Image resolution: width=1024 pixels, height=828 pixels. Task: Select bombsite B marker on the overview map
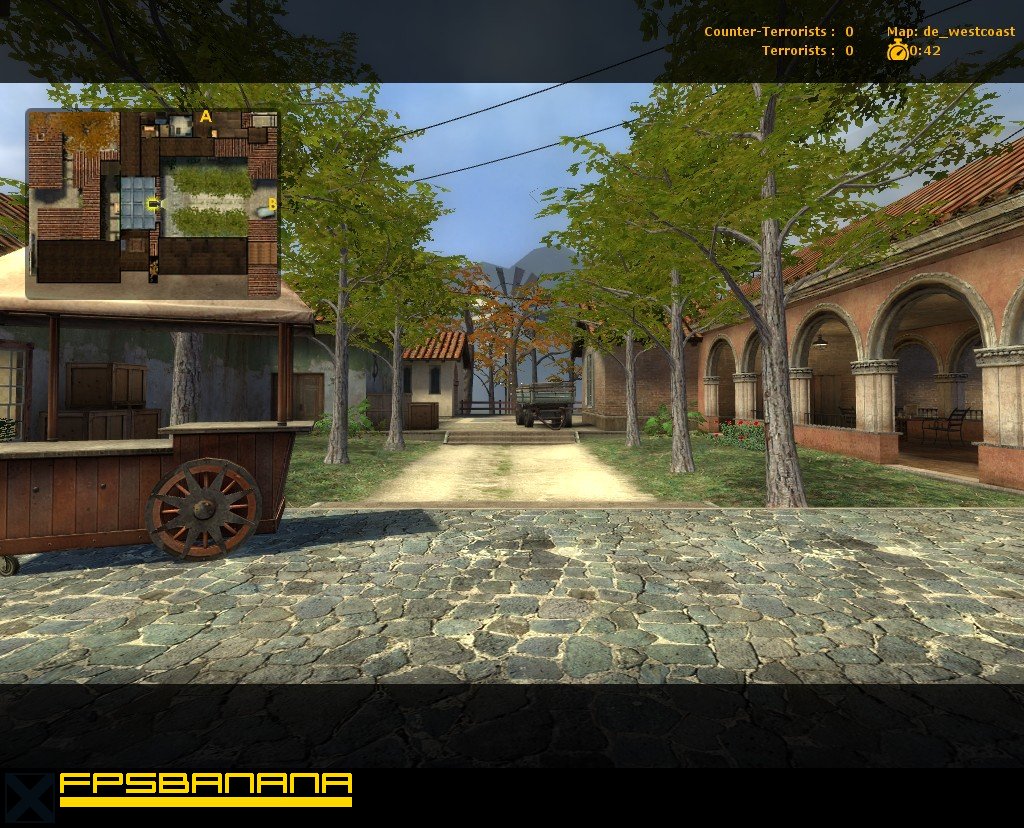tap(272, 205)
